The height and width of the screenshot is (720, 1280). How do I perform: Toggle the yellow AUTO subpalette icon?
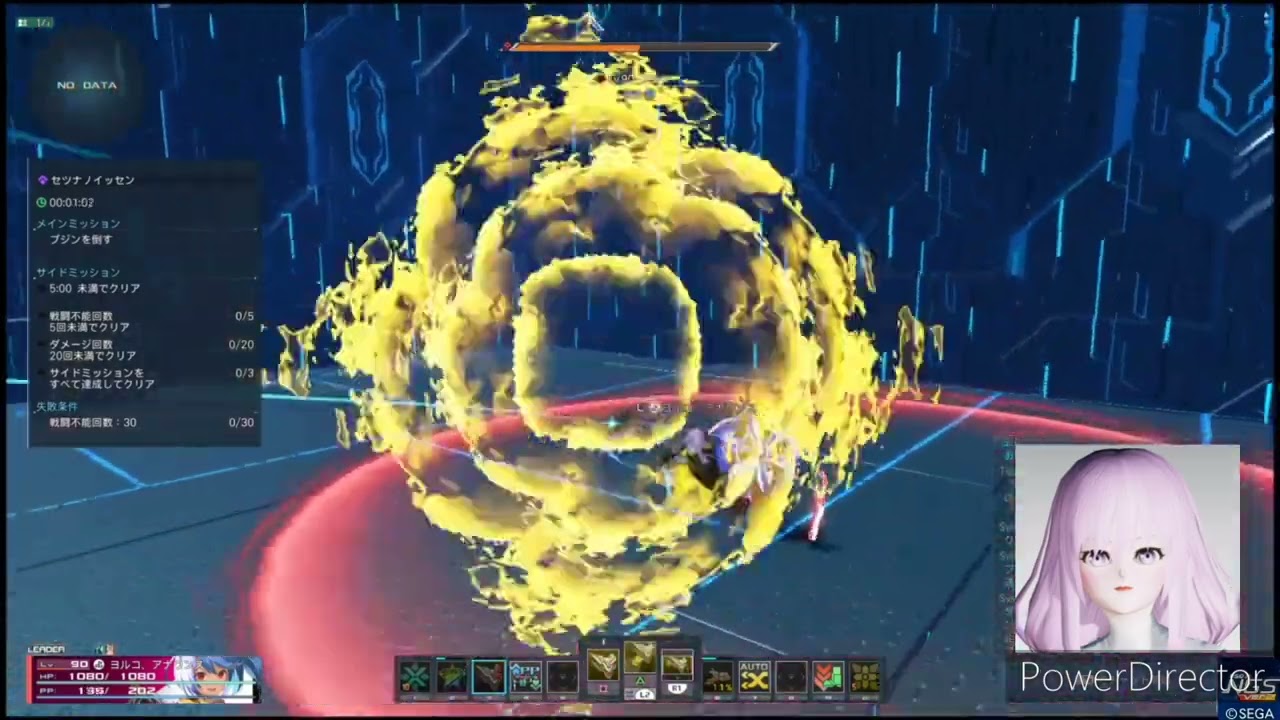(x=754, y=678)
